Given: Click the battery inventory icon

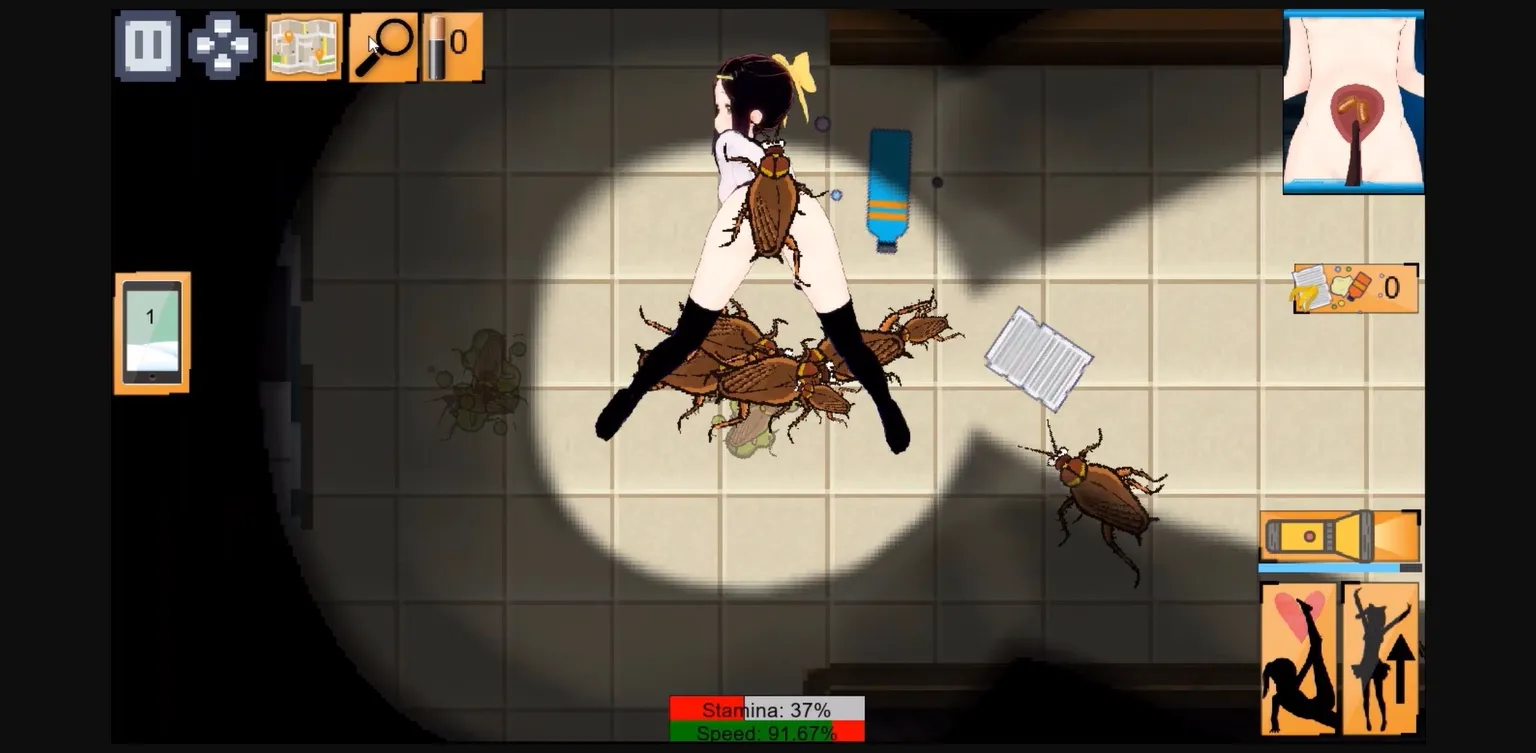Looking at the screenshot, I should tap(451, 44).
